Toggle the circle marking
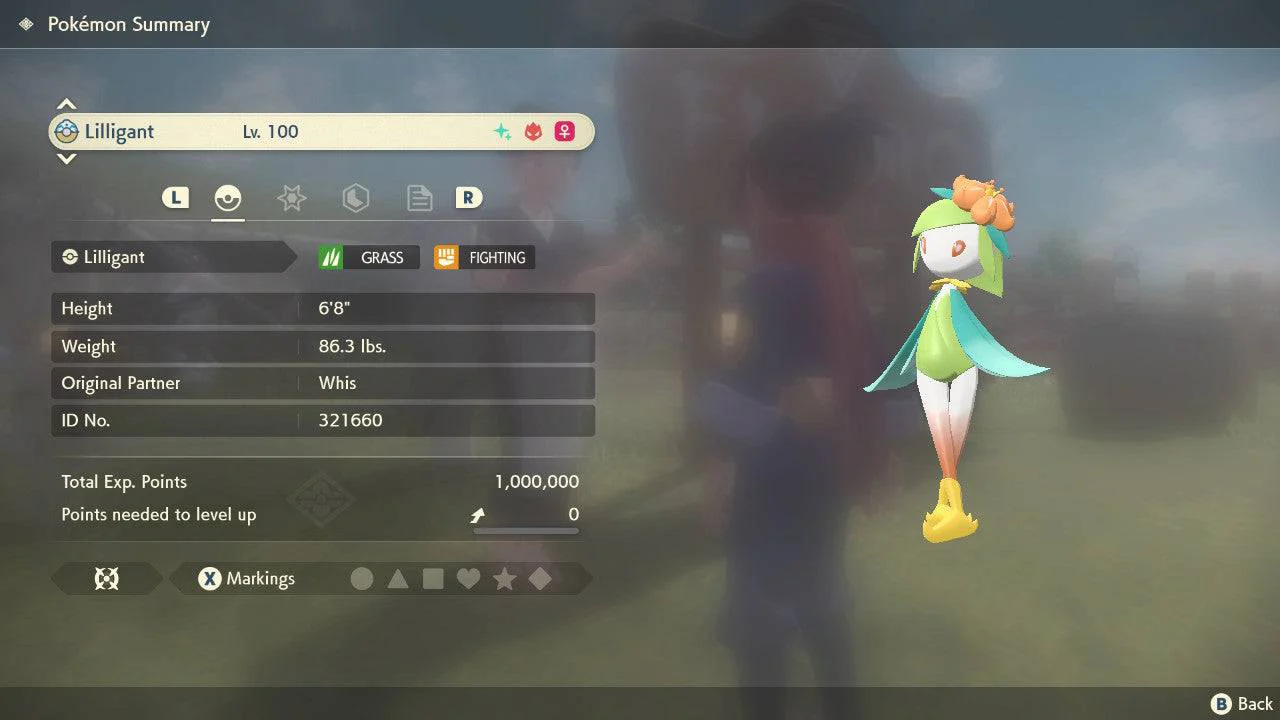This screenshot has width=1280, height=720. pos(362,579)
